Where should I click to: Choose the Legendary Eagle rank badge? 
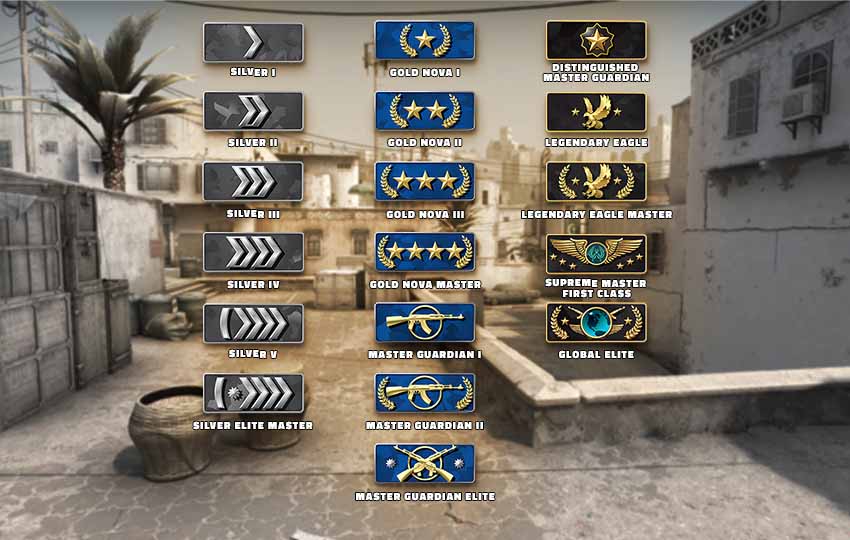click(596, 112)
